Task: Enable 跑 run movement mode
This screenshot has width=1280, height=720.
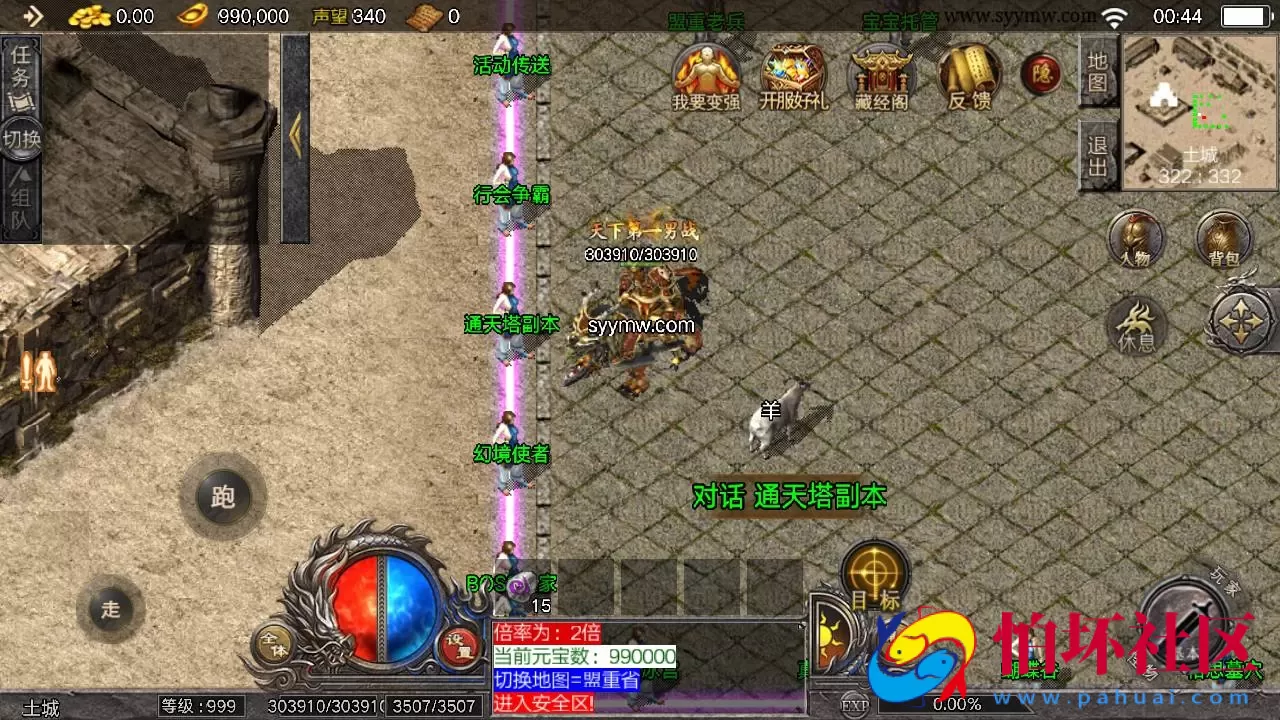Action: click(x=222, y=497)
